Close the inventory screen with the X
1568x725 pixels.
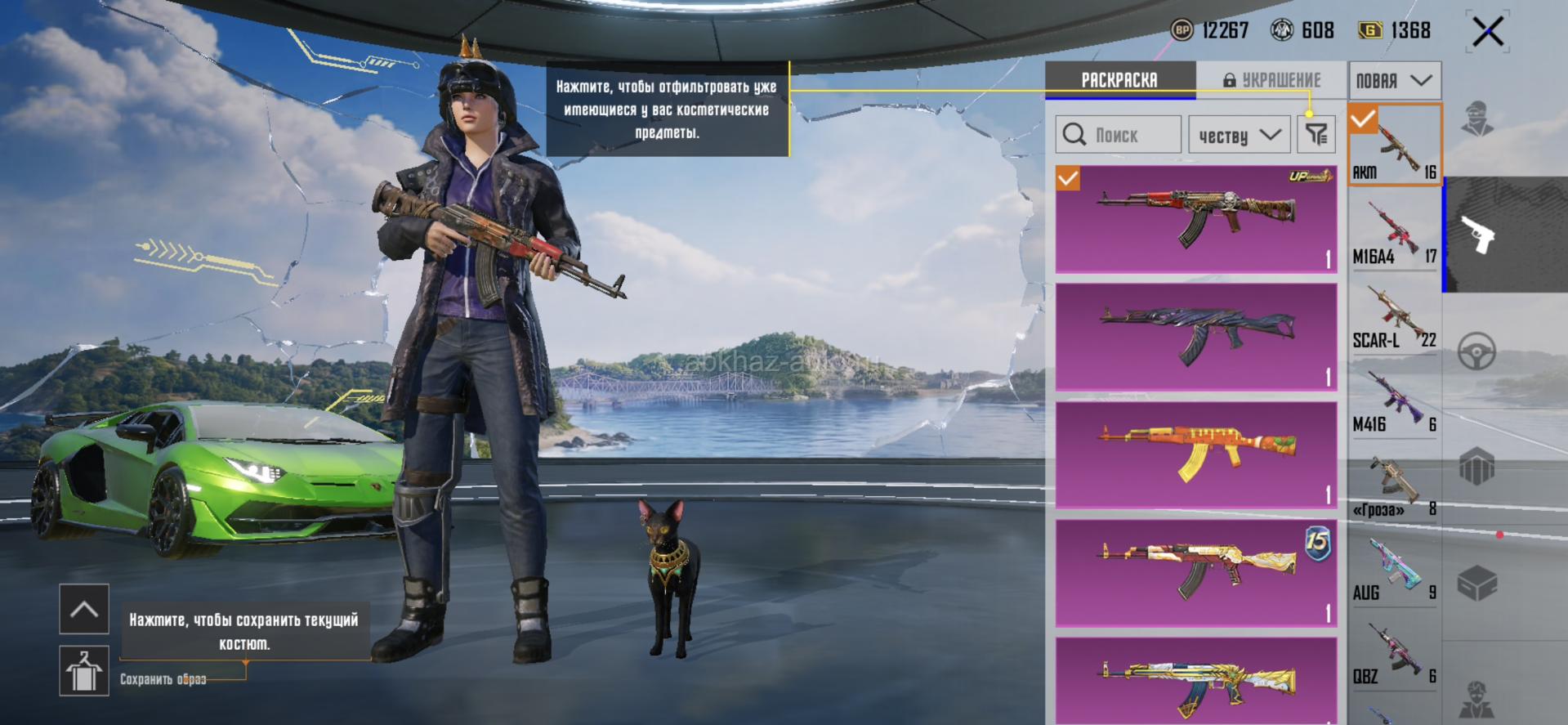tap(1487, 33)
